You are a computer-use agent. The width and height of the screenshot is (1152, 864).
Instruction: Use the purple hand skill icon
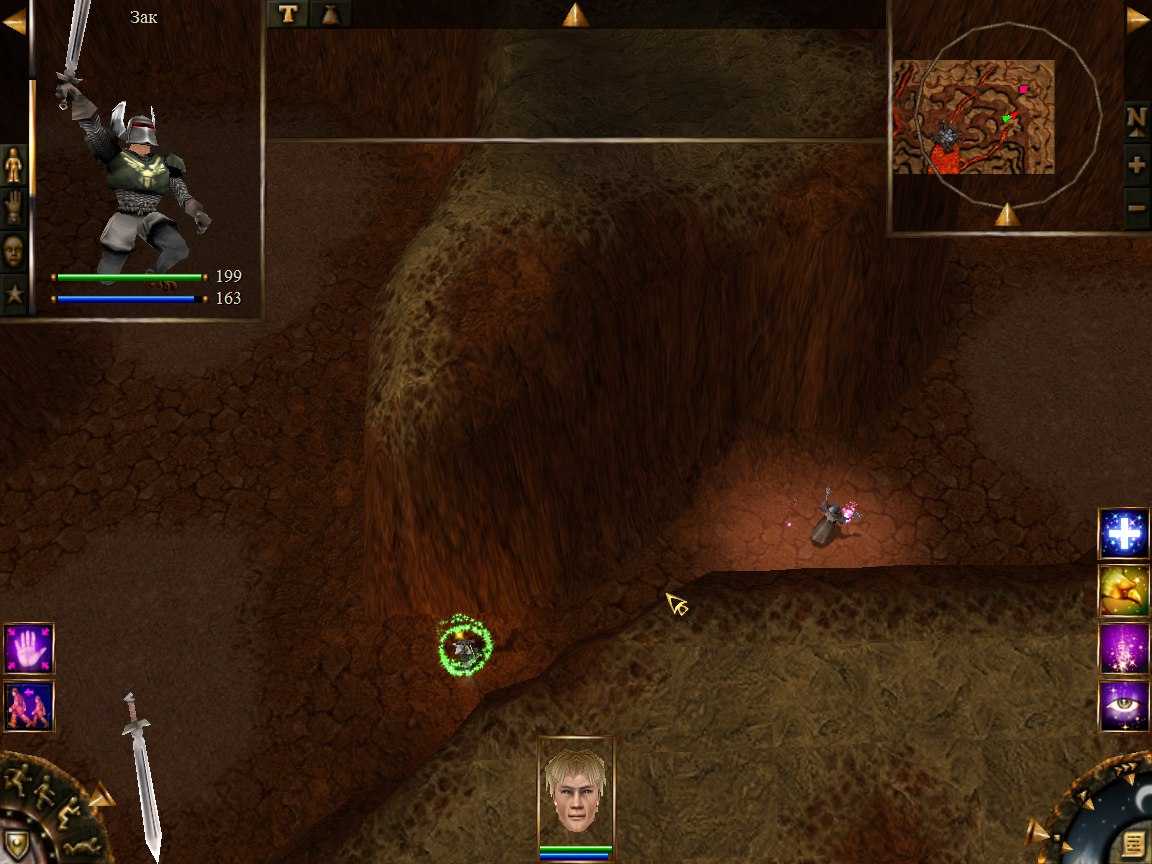(x=28, y=648)
